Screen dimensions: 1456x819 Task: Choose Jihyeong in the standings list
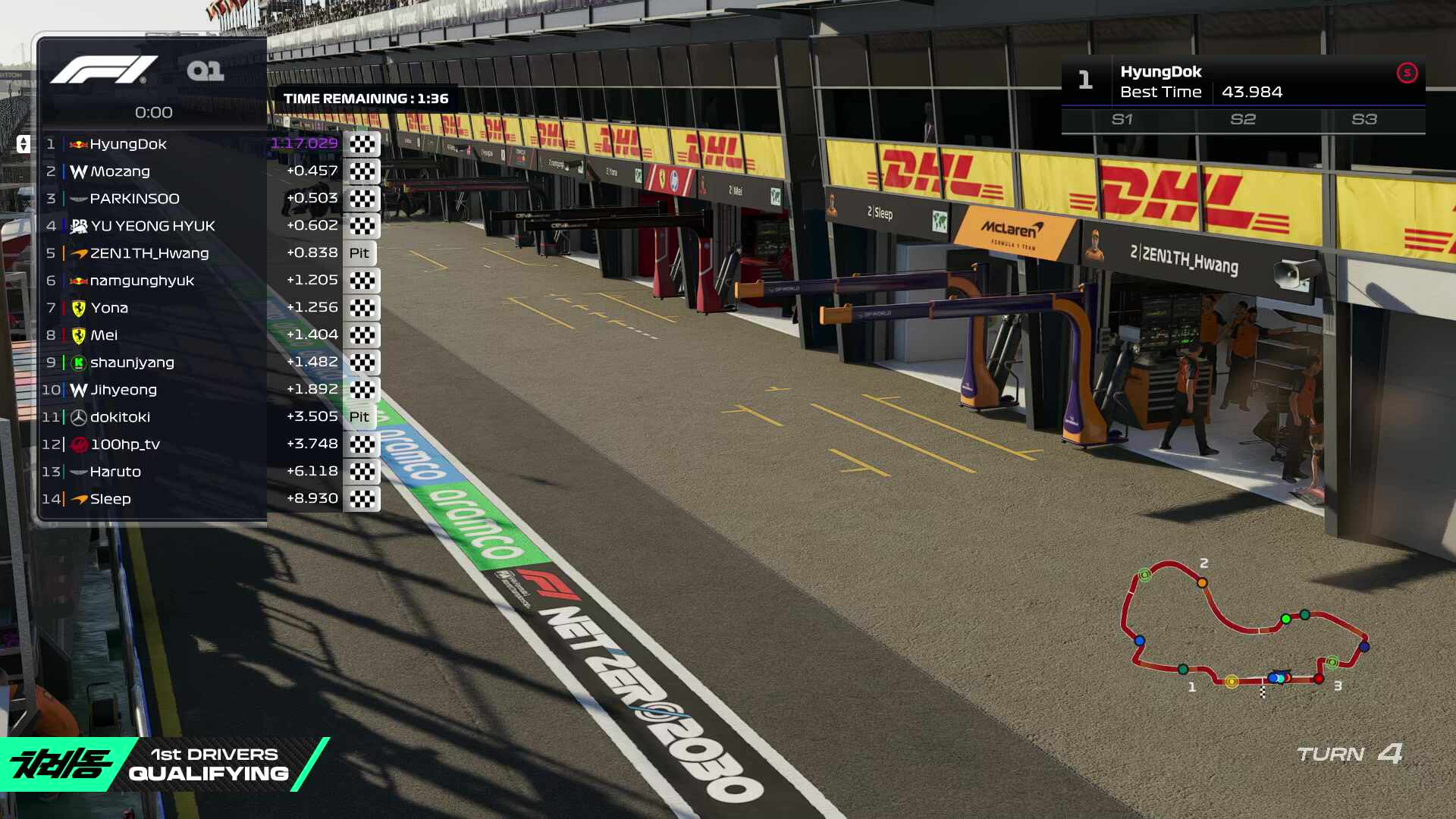click(x=123, y=390)
